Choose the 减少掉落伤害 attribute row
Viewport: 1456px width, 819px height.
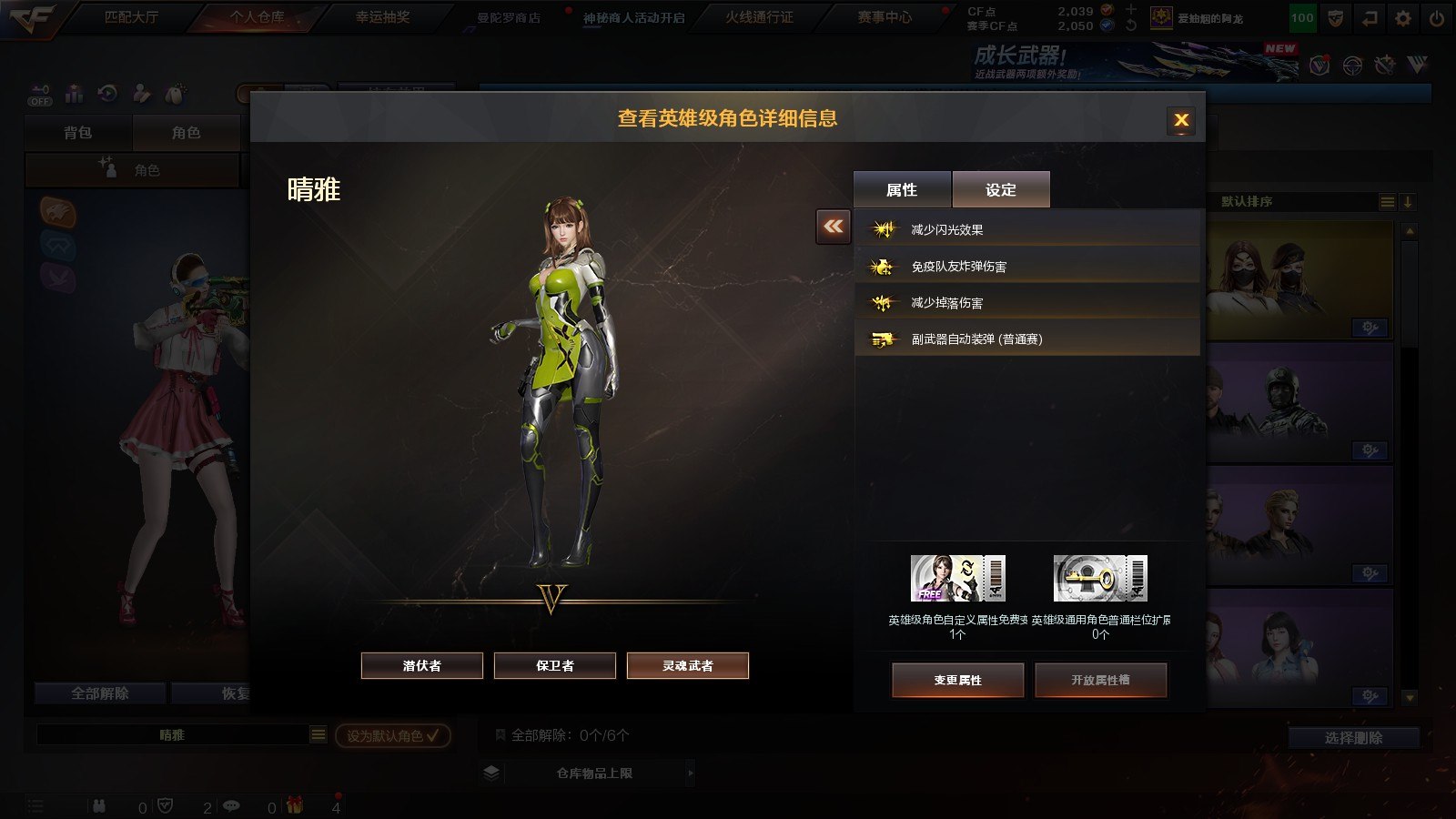[1026, 302]
